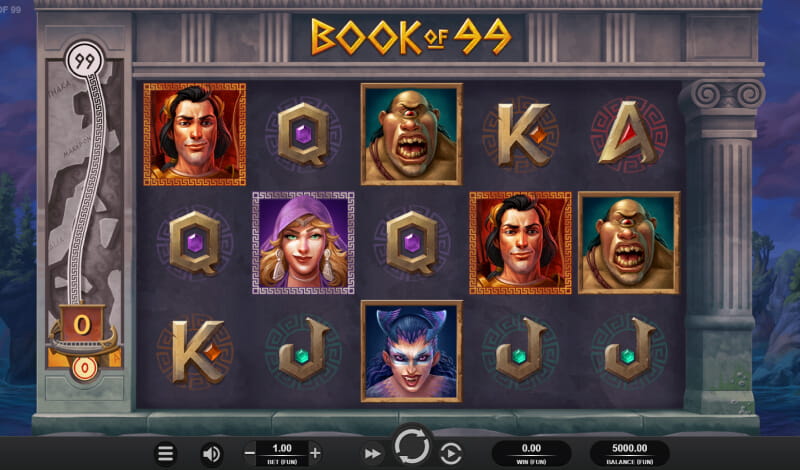Enable fast-forward turbo spin

coord(372,453)
